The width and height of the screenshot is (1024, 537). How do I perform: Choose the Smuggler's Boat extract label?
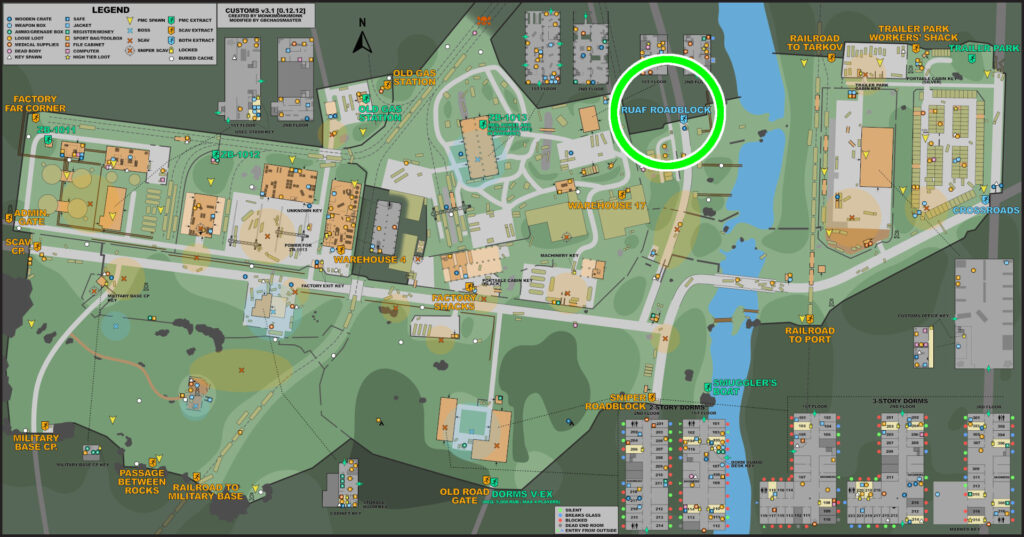click(739, 388)
